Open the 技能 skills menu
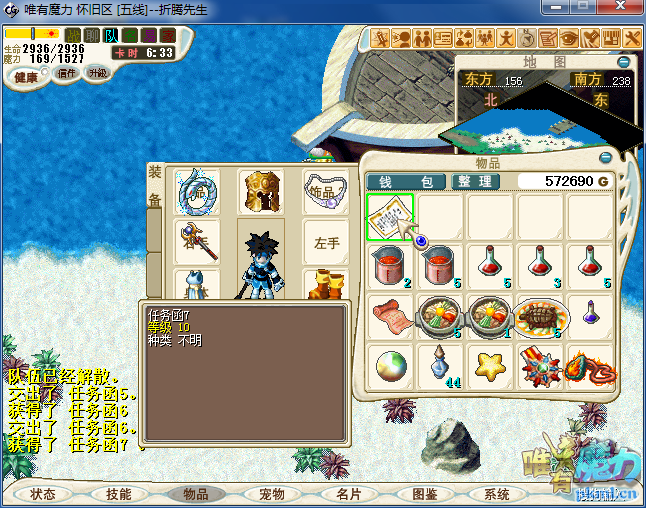The height and width of the screenshot is (508, 646). 119,494
